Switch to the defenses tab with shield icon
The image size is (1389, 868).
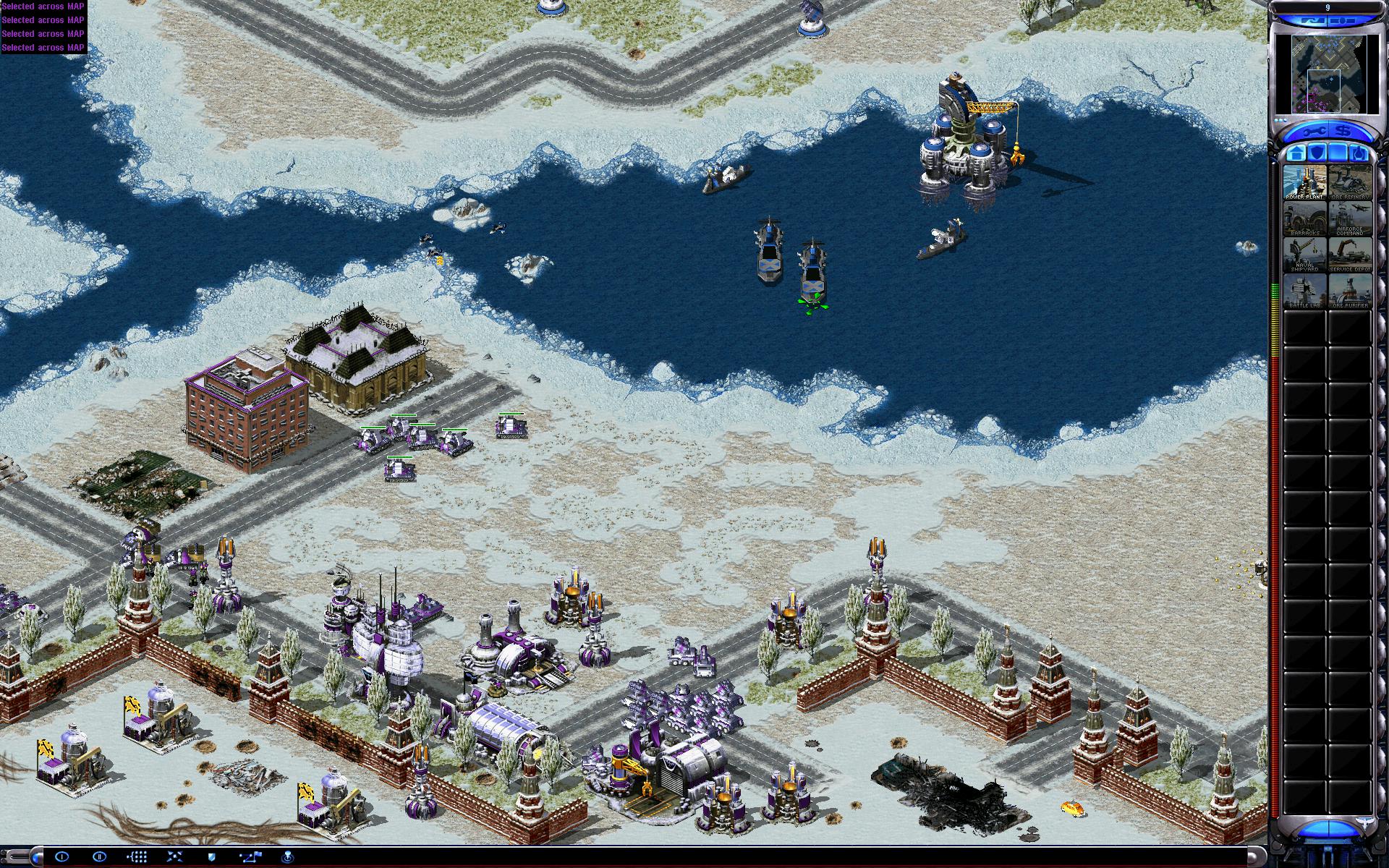coord(1317,153)
